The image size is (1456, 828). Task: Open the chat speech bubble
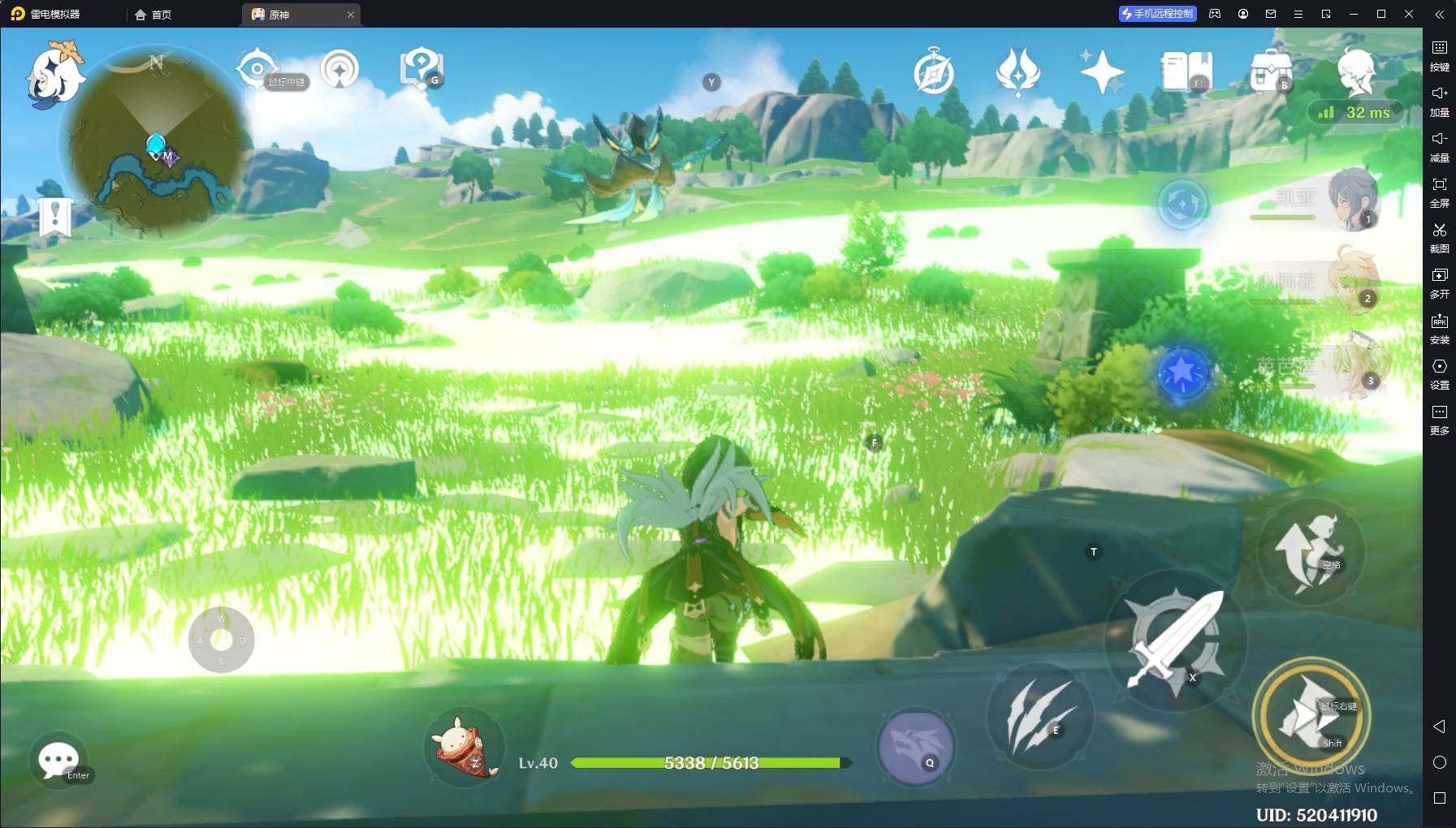click(59, 761)
